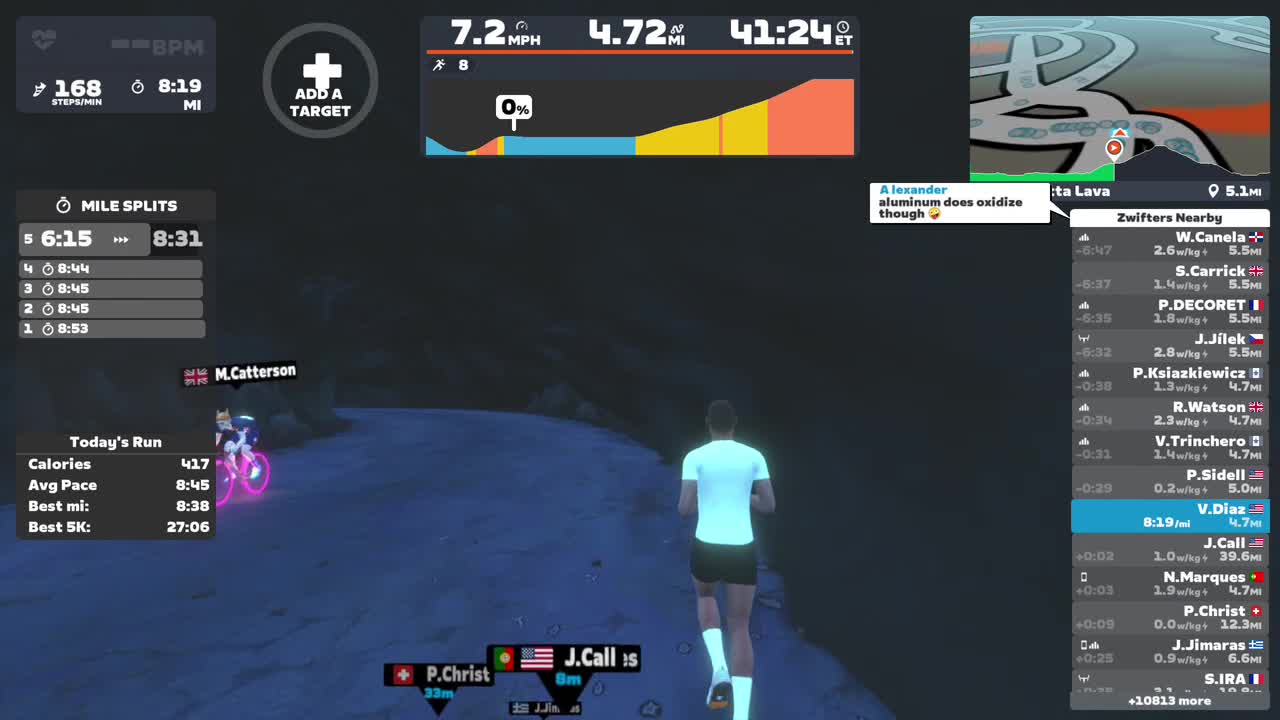Select the highlighted V.Diaz row
1280x720 pixels.
coord(1169,514)
